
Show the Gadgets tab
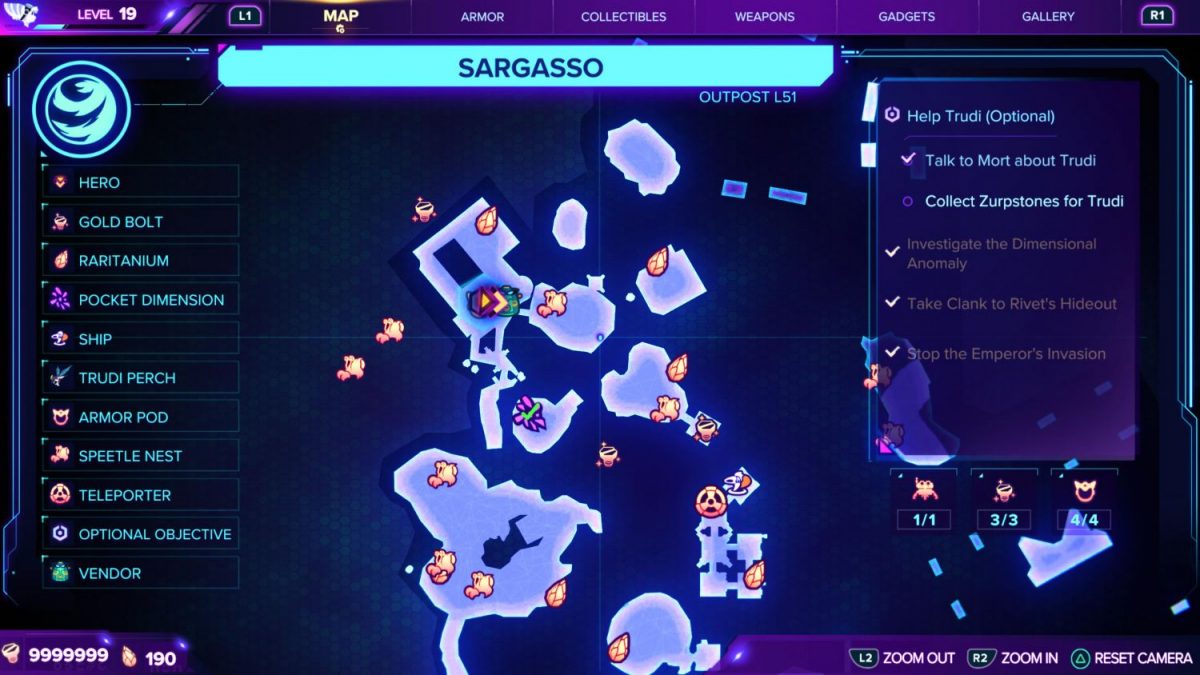[x=907, y=17]
